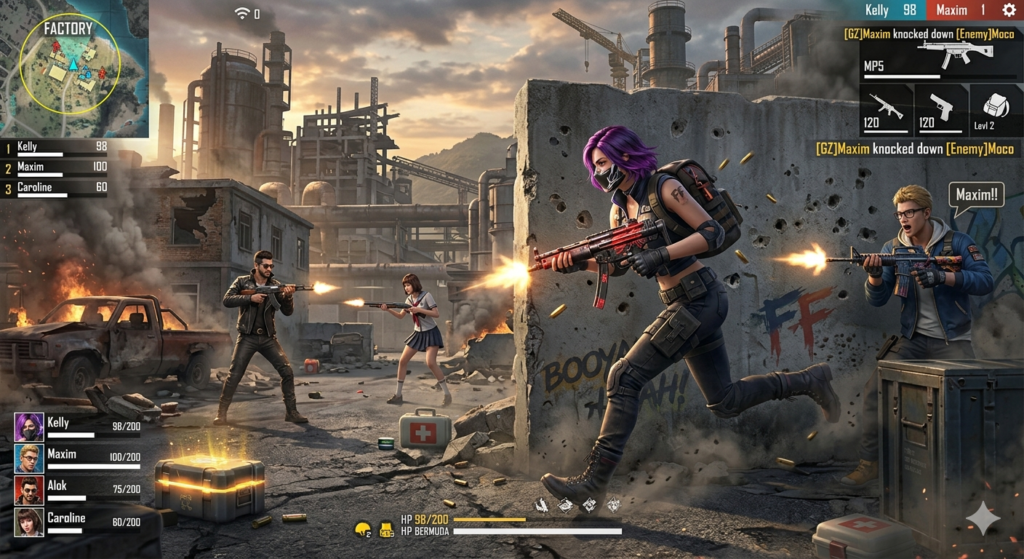Choose the secondary rifle slot

coord(886,109)
